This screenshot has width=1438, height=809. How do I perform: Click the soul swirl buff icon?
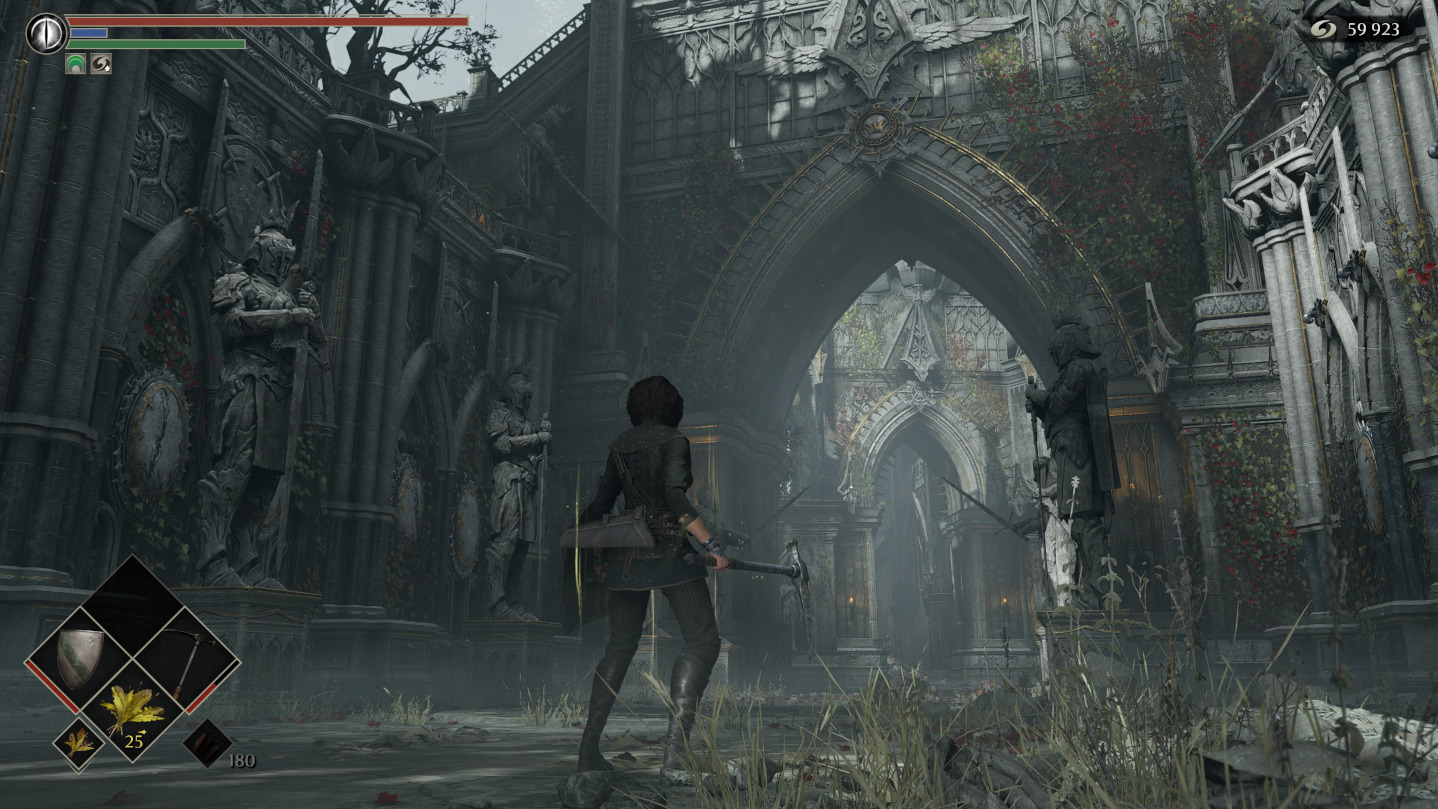[101, 64]
